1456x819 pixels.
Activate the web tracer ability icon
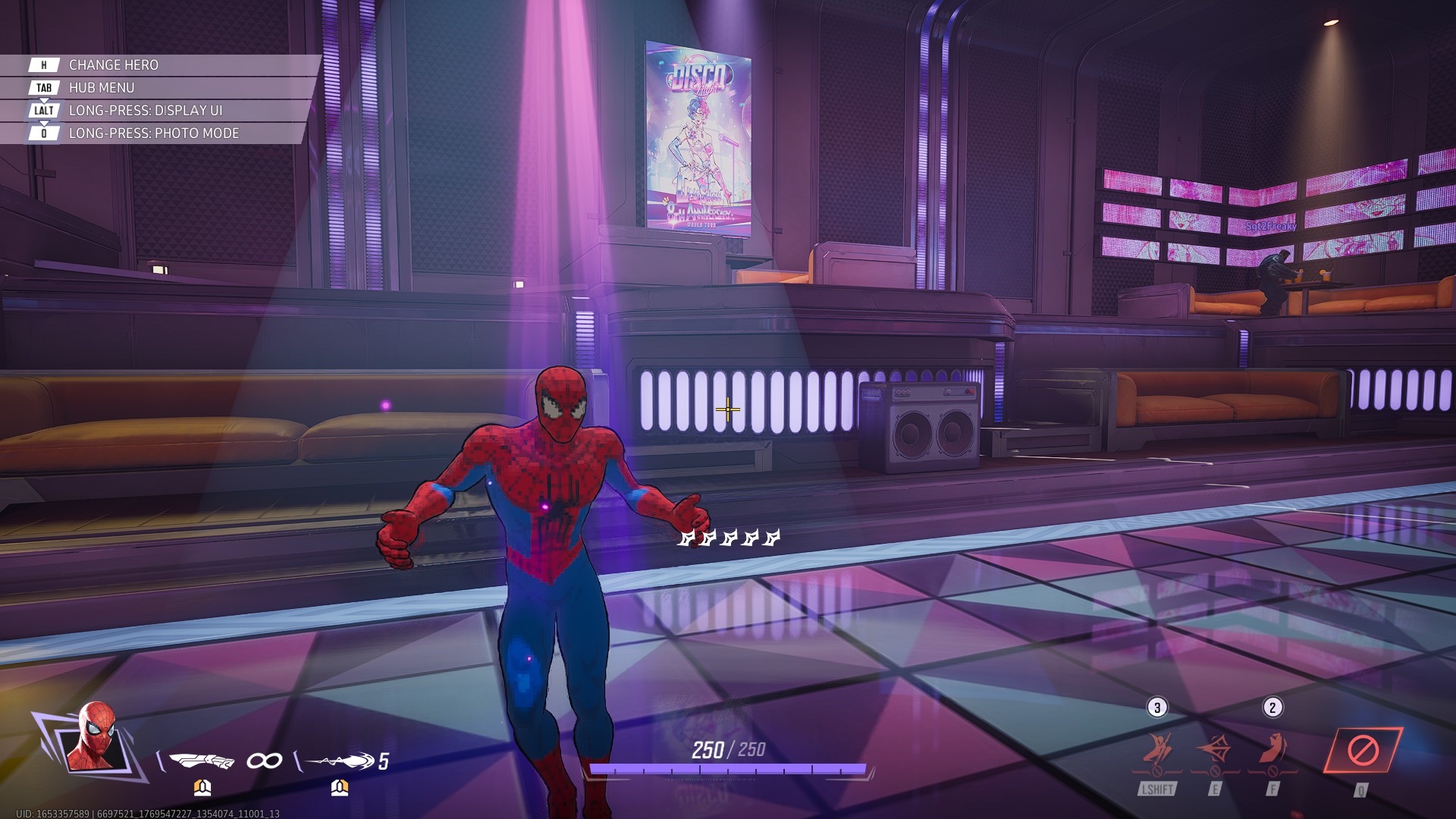tap(1215, 751)
